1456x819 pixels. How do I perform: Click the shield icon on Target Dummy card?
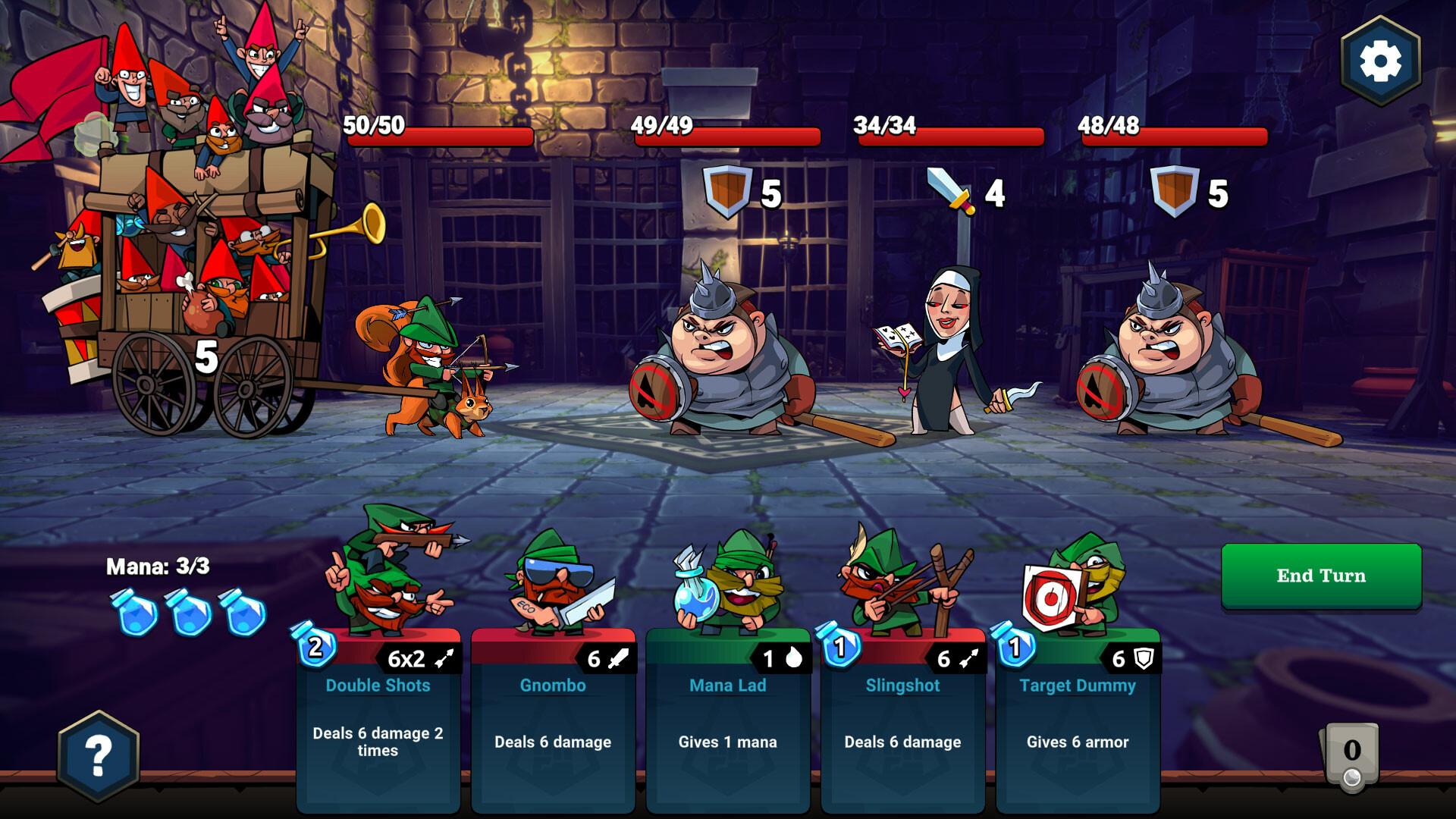click(x=1144, y=659)
